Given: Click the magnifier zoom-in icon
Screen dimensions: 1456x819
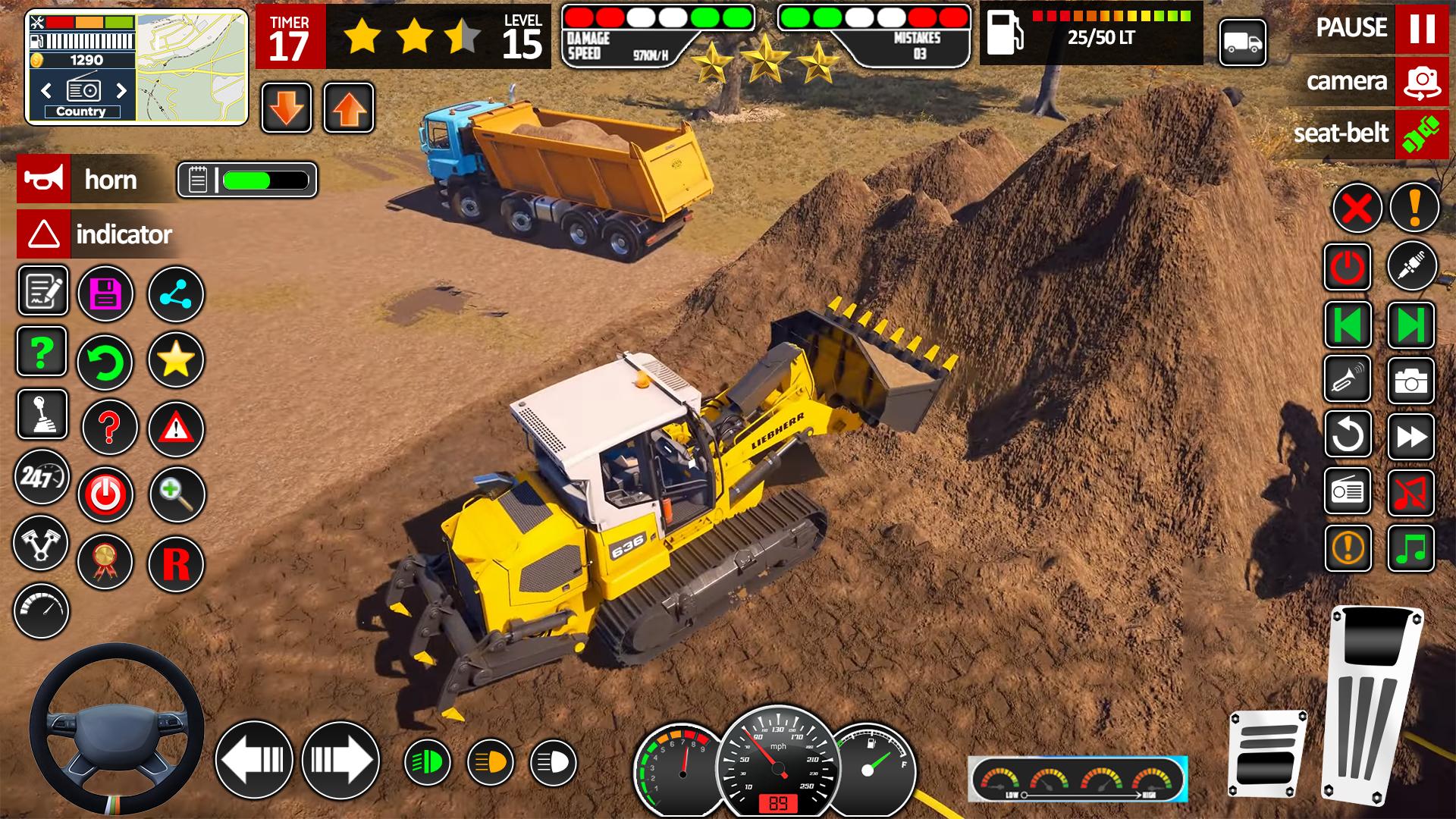Looking at the screenshot, I should (x=176, y=494).
